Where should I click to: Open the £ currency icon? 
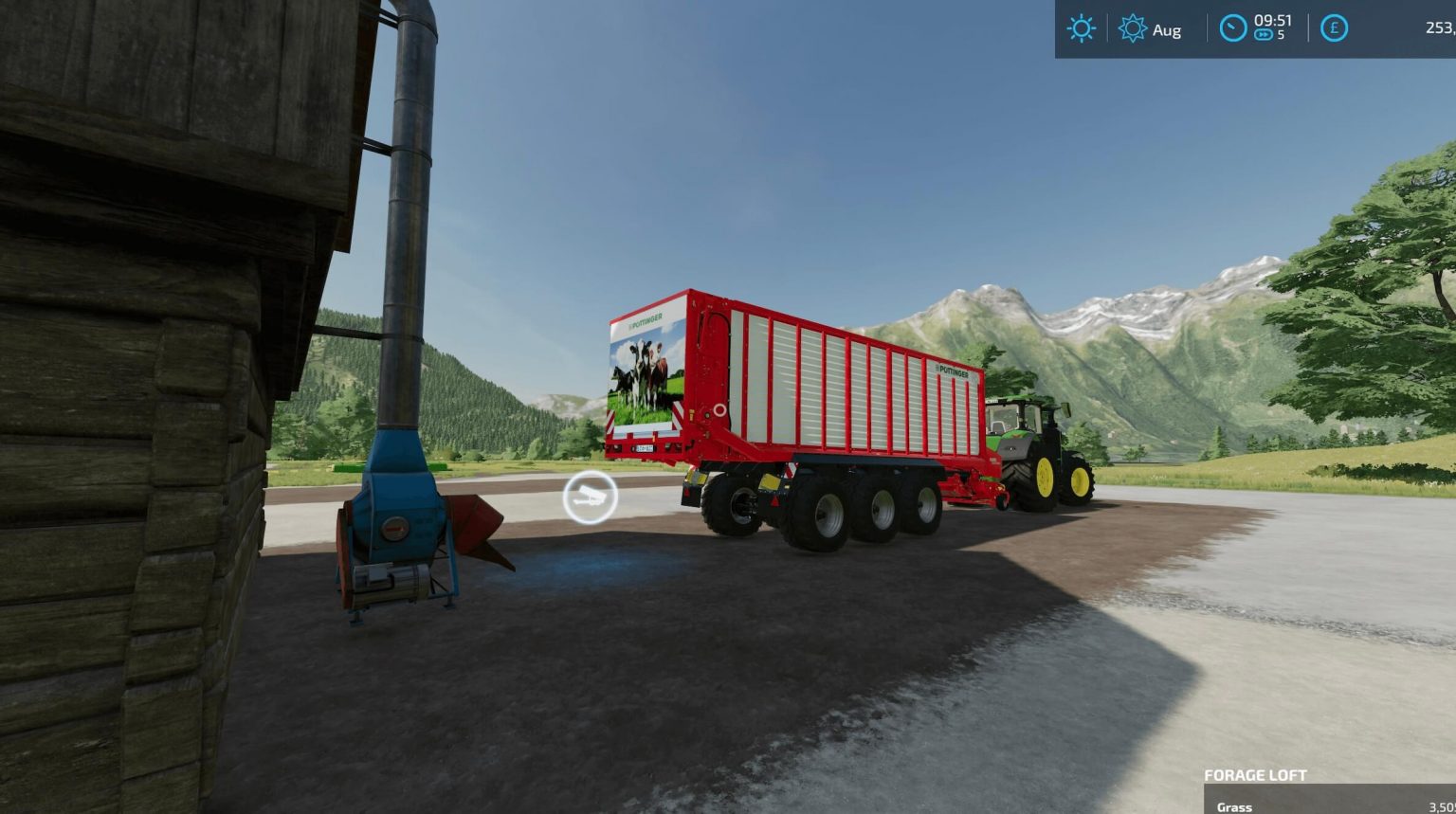tap(1334, 28)
